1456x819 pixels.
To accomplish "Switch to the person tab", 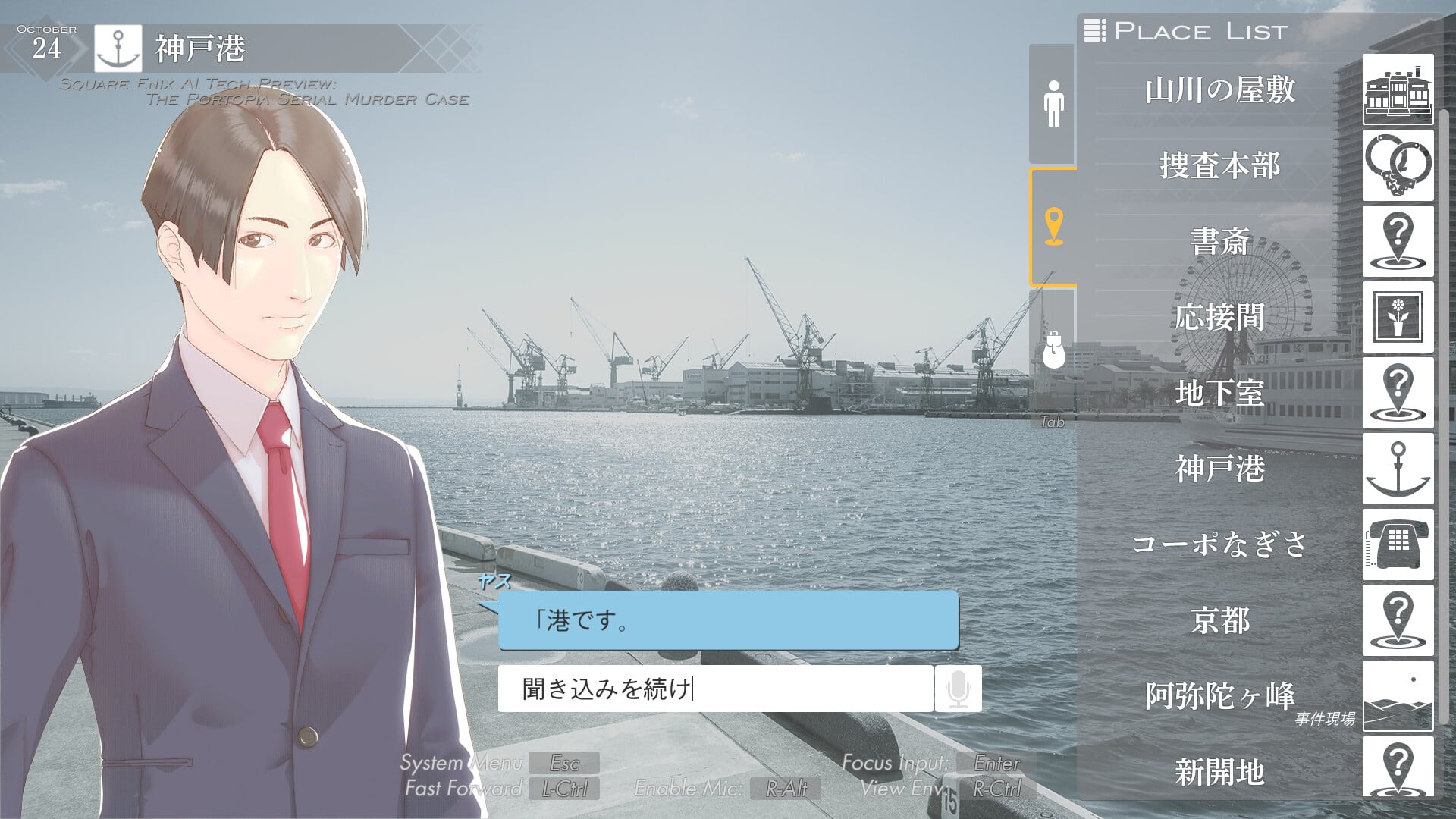I will (x=1053, y=104).
